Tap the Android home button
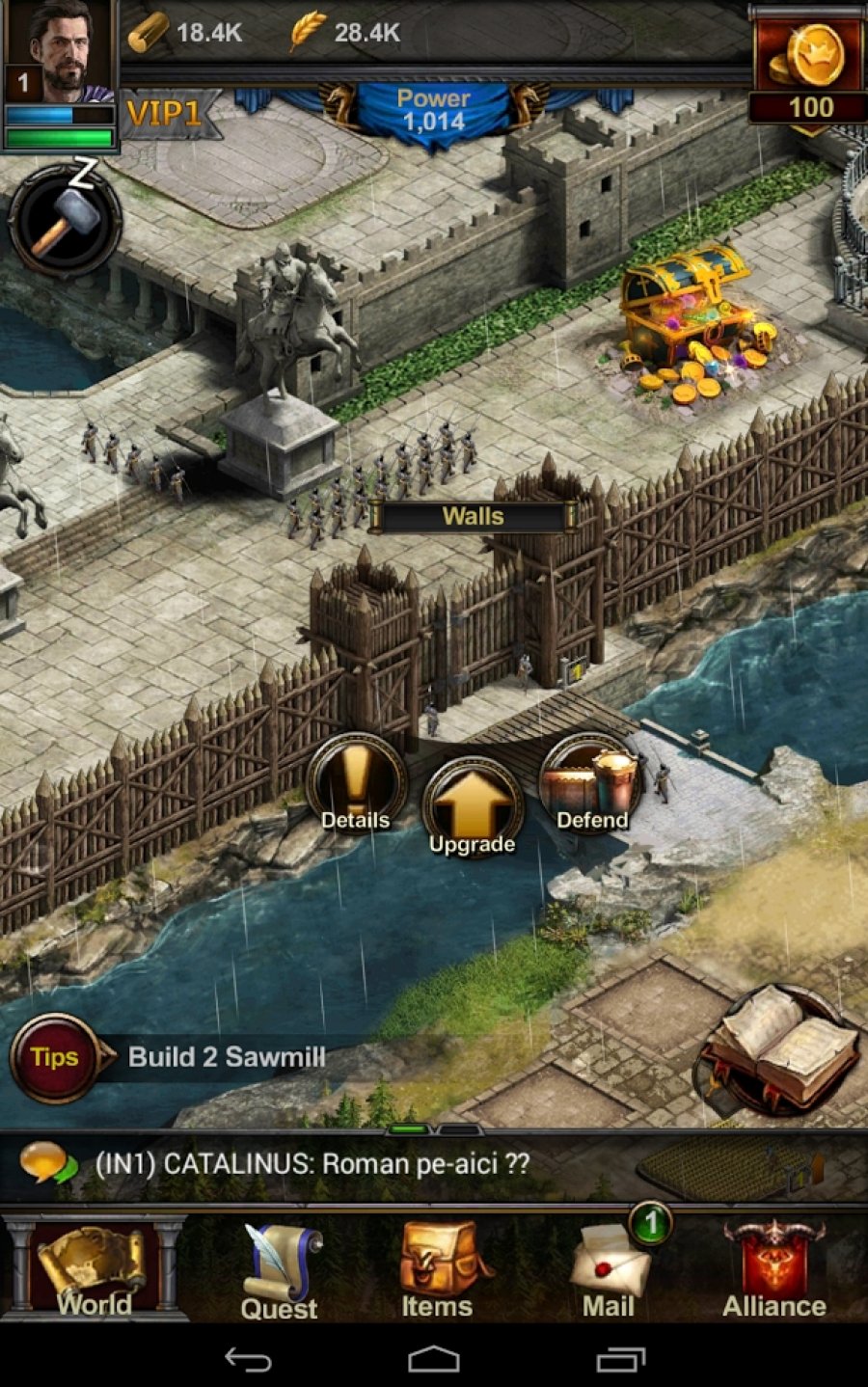868x1387 pixels. (433, 1359)
